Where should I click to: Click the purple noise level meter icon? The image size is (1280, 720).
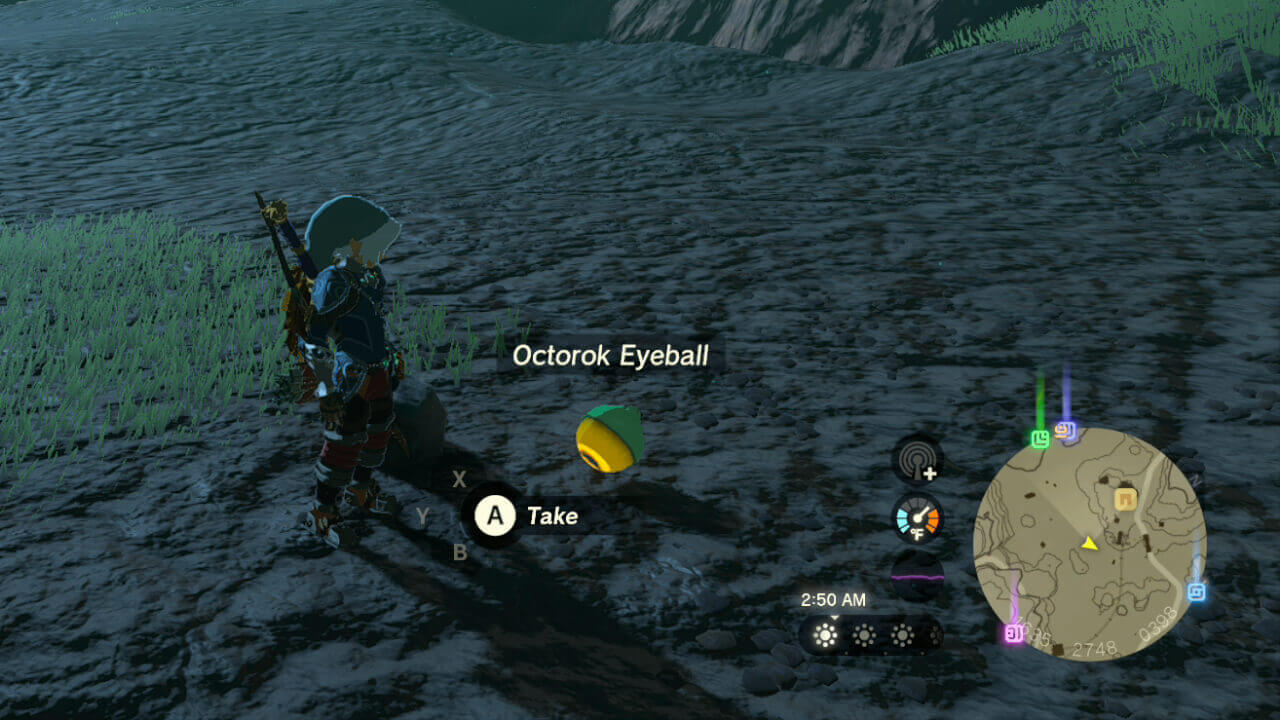tap(918, 577)
